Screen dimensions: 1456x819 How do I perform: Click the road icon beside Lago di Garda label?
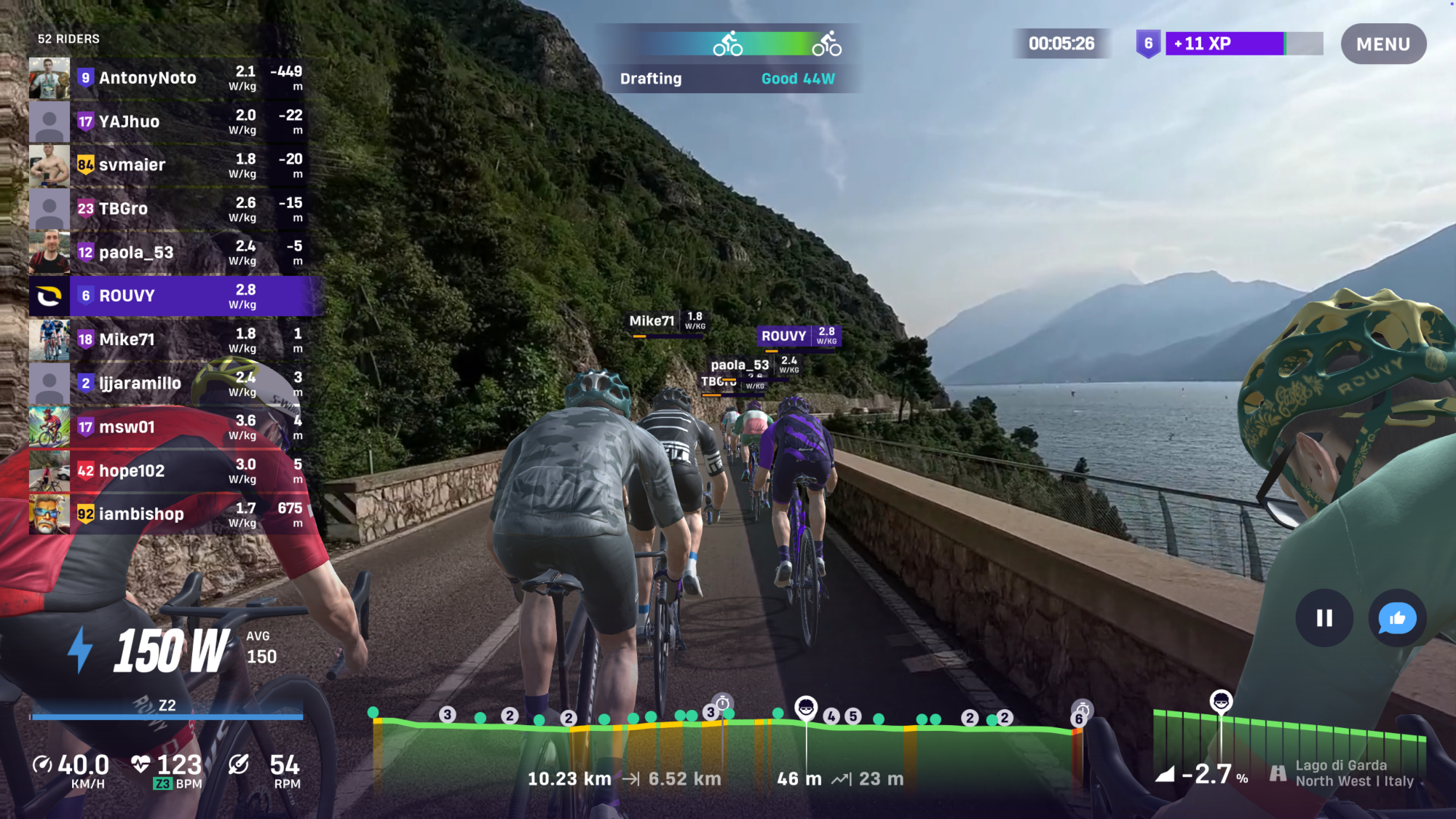(1278, 774)
